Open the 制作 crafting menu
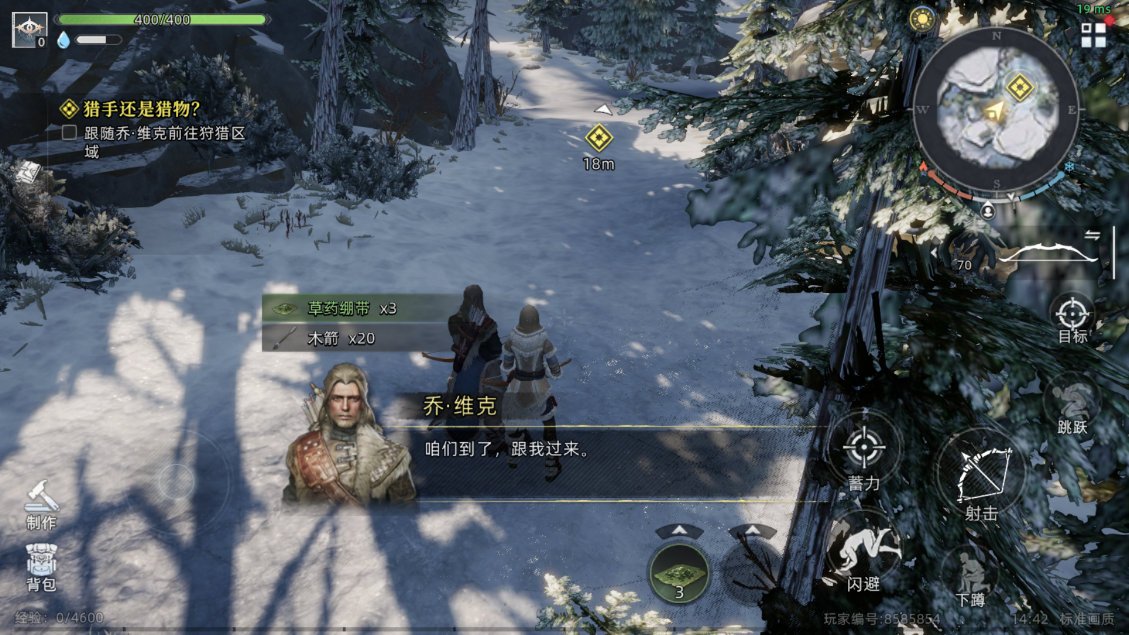The width and height of the screenshot is (1129, 635). pyautogui.click(x=41, y=501)
